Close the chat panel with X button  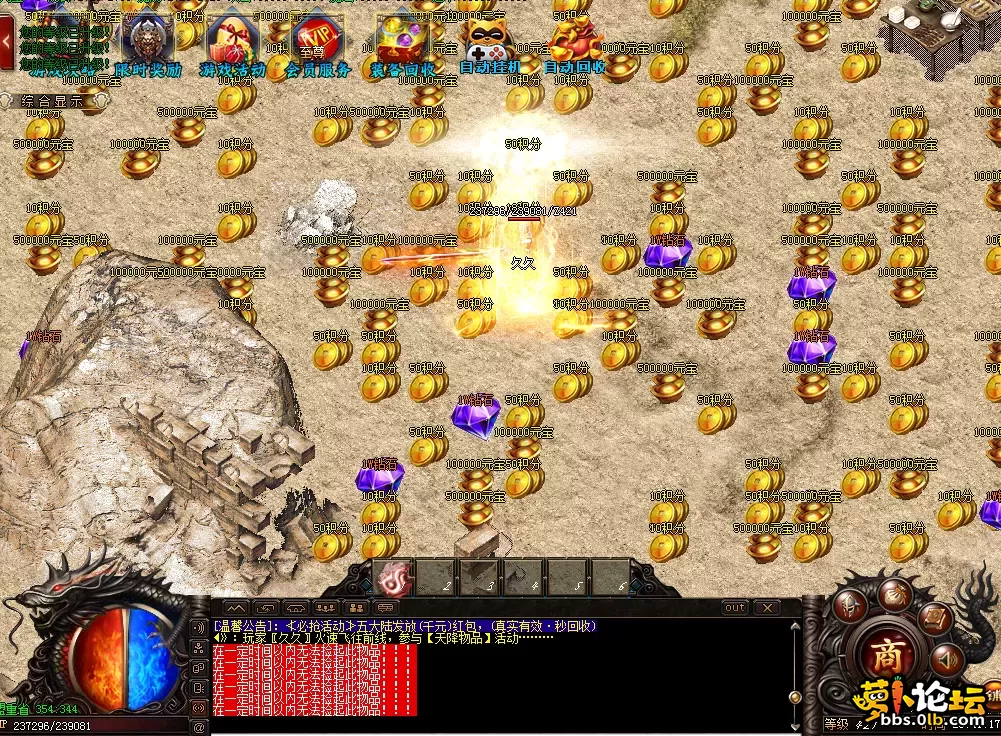click(766, 607)
